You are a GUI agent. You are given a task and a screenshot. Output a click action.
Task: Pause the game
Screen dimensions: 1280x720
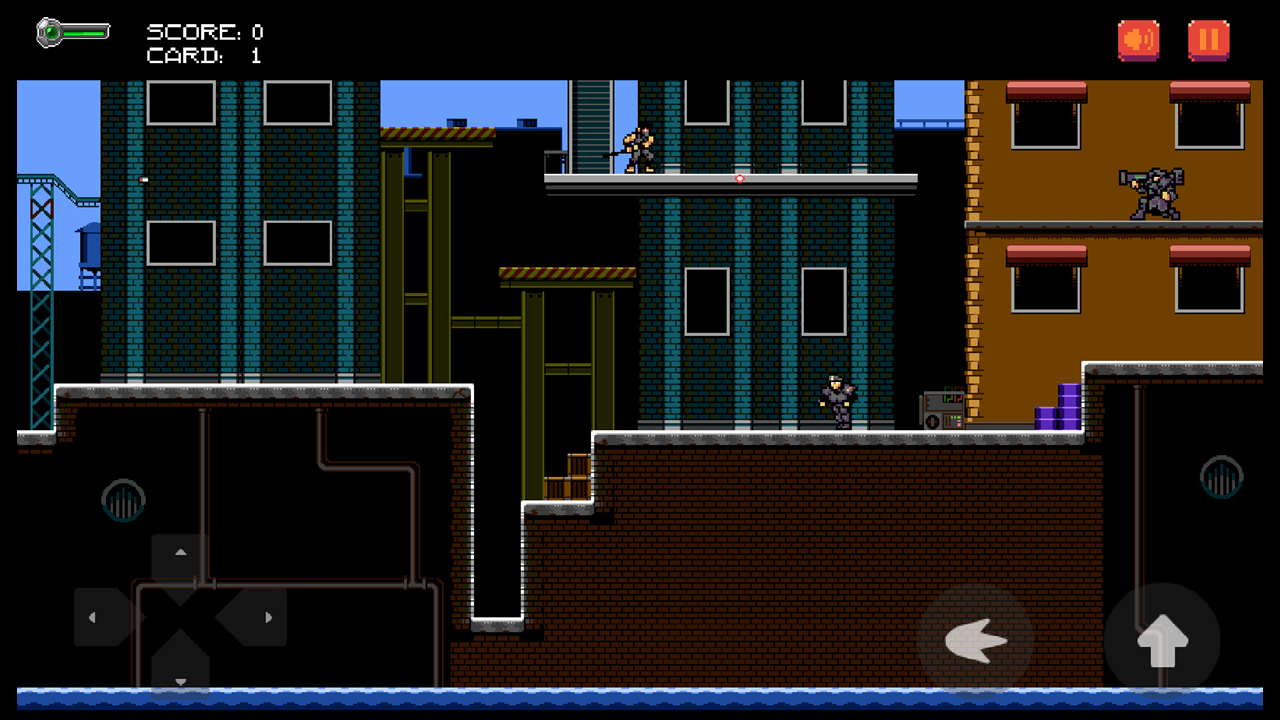tap(1209, 40)
